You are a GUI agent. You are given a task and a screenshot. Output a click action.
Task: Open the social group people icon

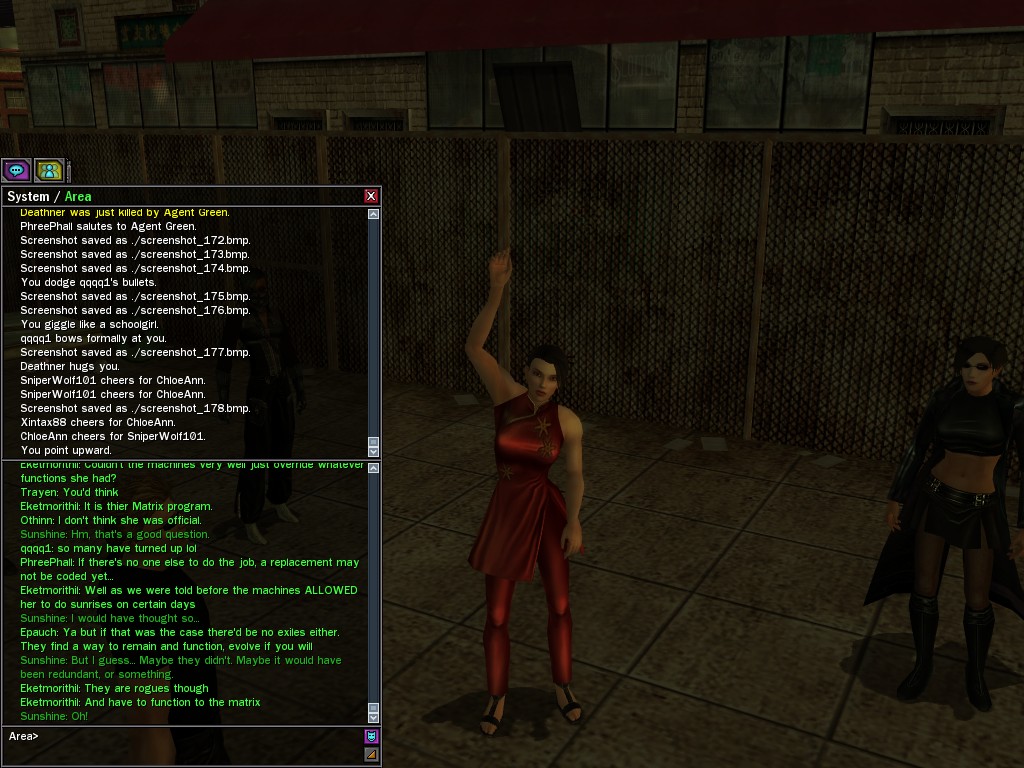pos(49,170)
